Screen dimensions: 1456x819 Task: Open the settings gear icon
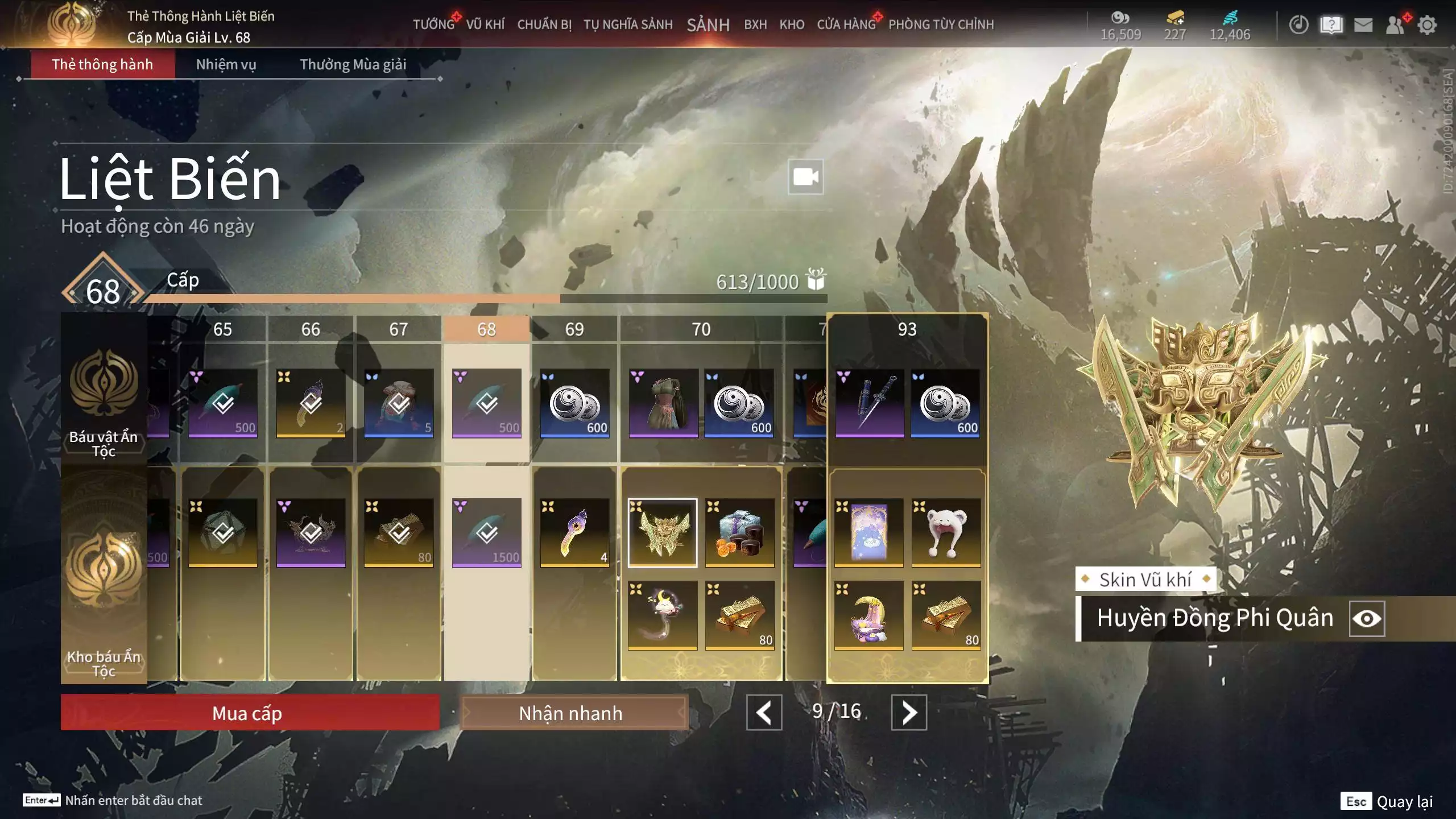[1427, 24]
